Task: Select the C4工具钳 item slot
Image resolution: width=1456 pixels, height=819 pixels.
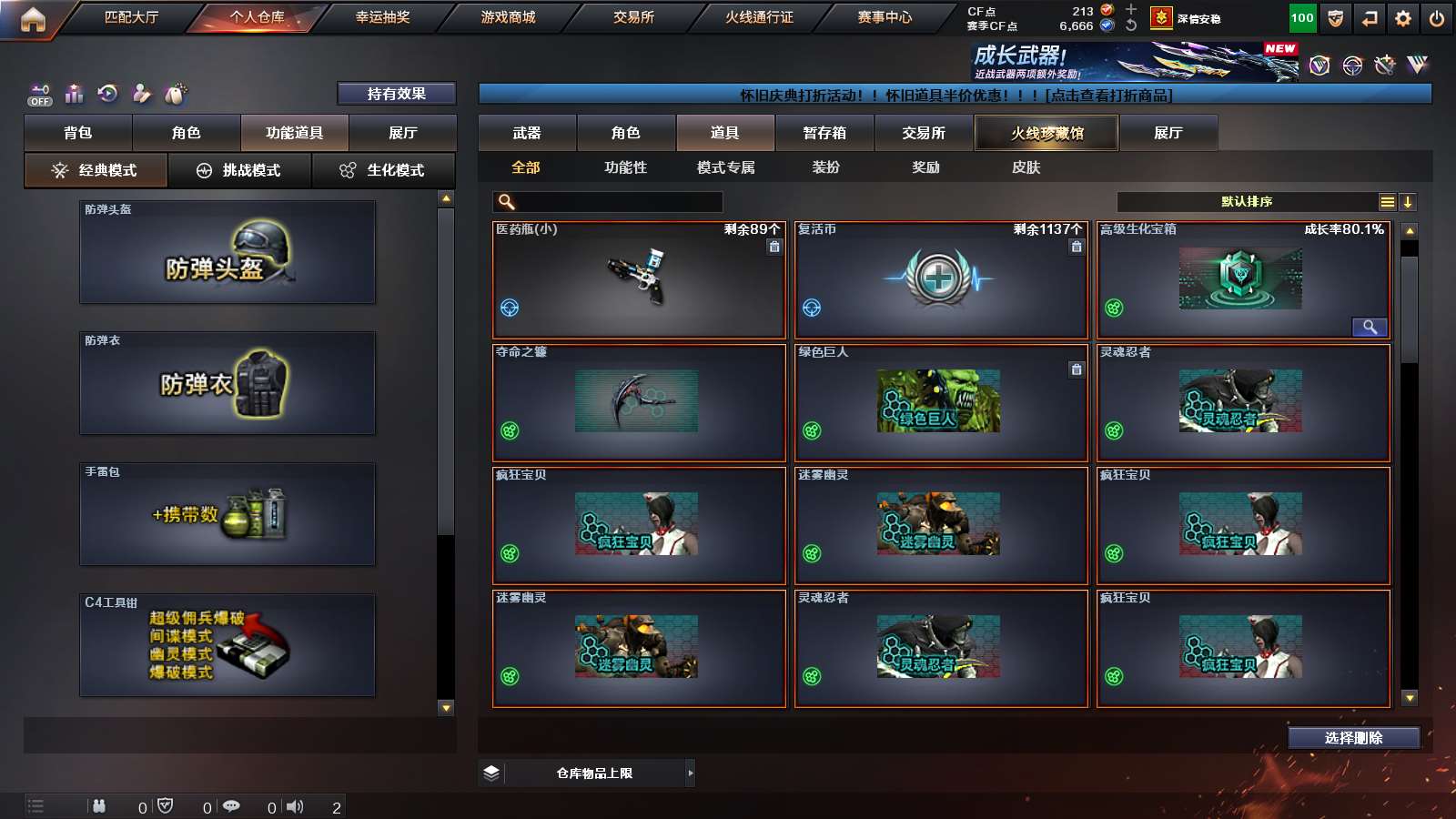Action: (227, 645)
